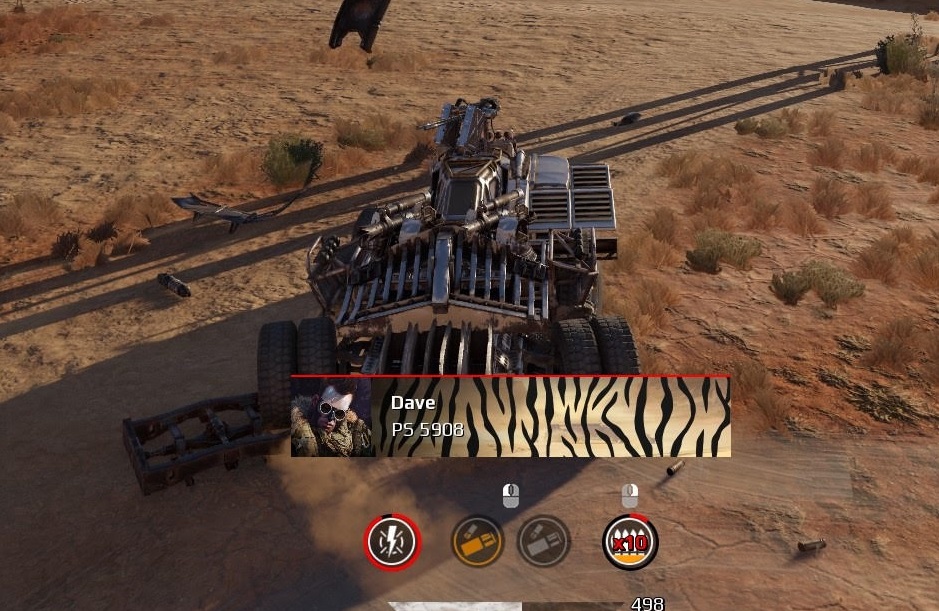The image size is (939, 611).
Task: Select the orange highlighted weapon icon
Action: point(477,541)
